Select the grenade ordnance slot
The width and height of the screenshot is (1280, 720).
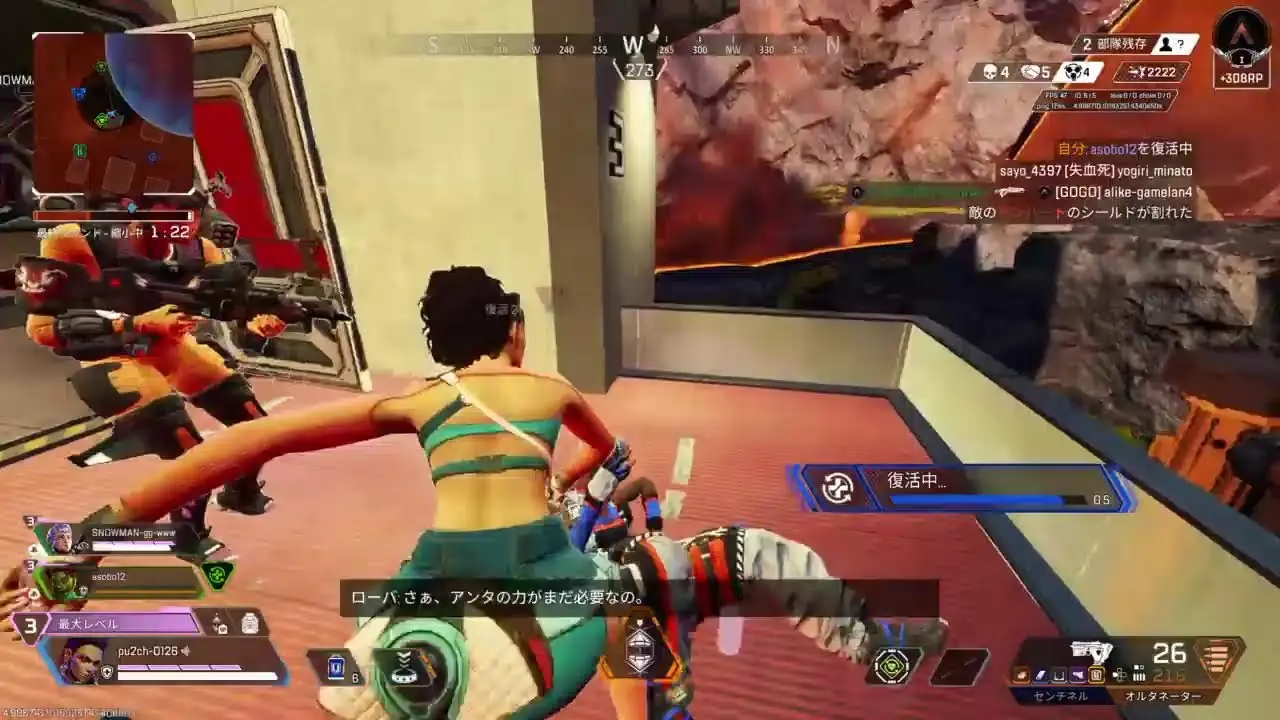[x=958, y=667]
